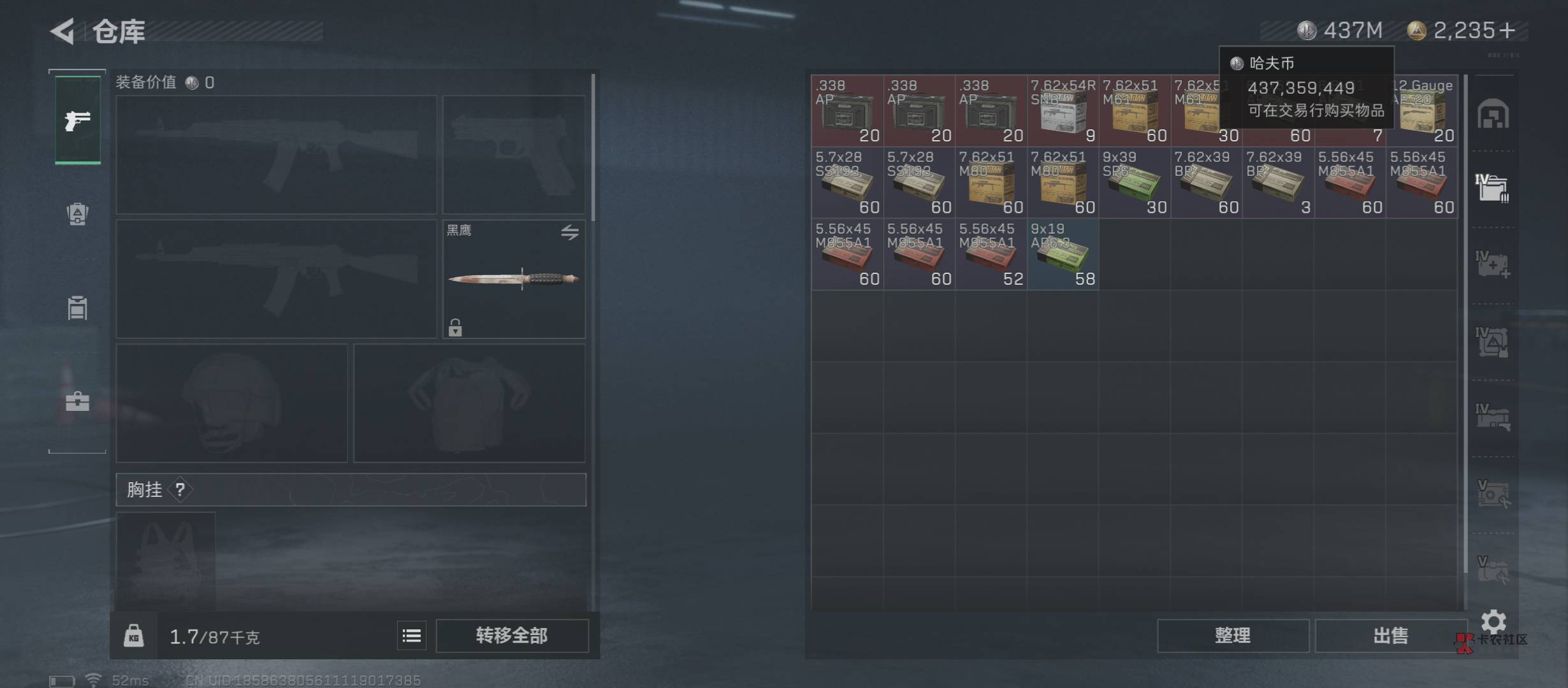Choose the 9x39 SP6 ammo stack
Viewport: 1568px width, 688px height.
coord(1135,183)
